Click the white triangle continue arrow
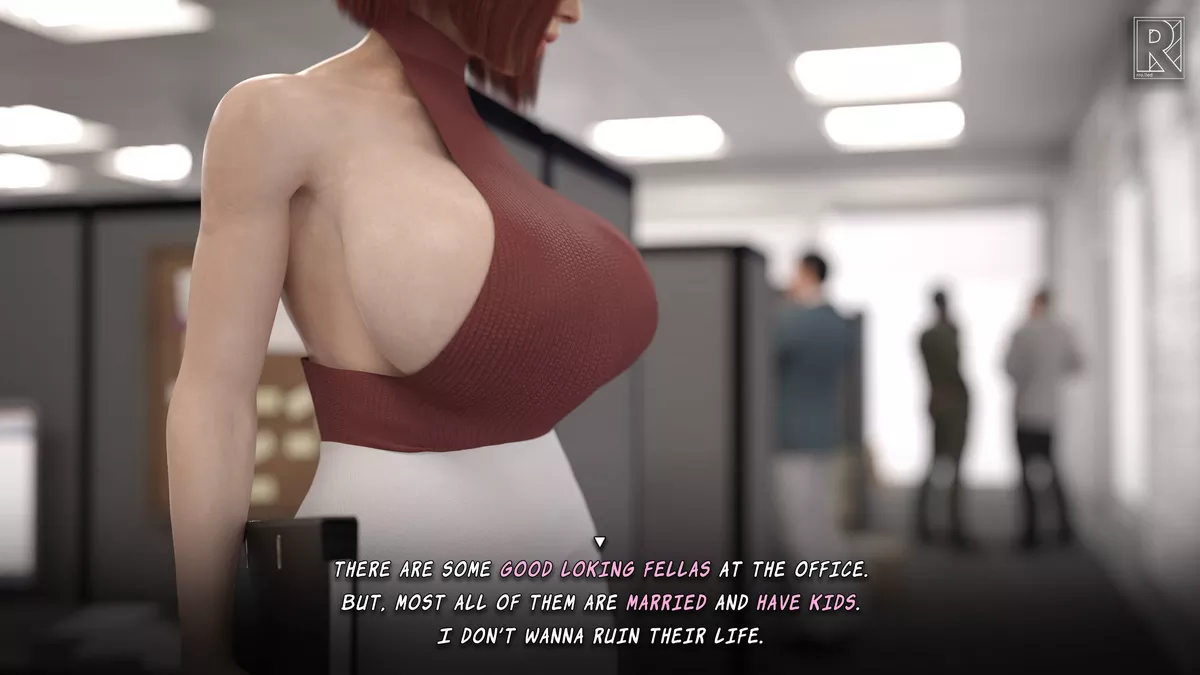 pos(600,542)
